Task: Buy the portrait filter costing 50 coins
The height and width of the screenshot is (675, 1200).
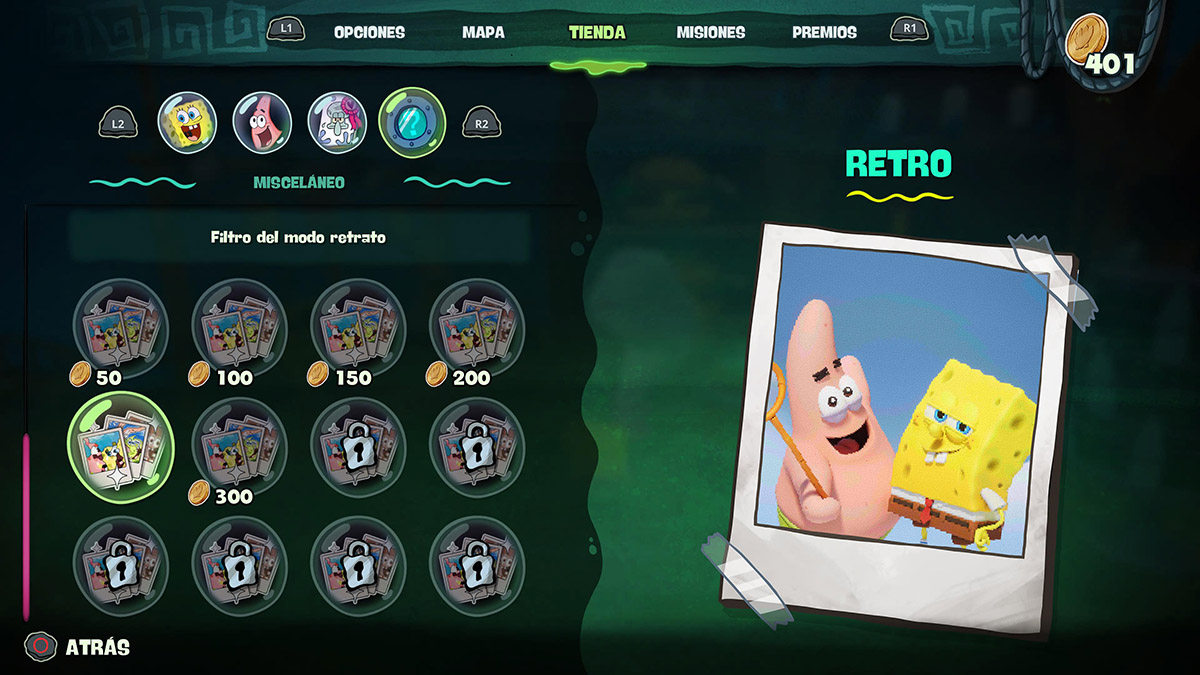Action: 120,327
